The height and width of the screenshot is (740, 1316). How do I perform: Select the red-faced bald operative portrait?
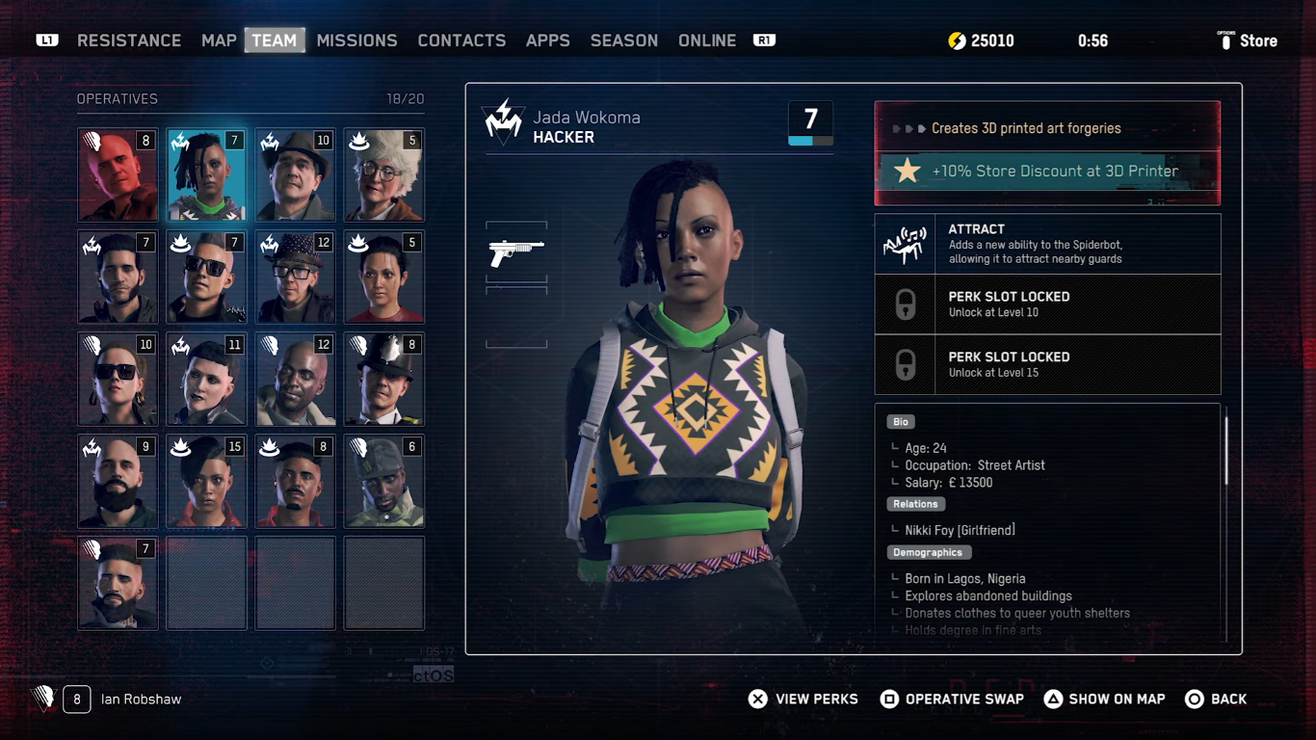click(118, 175)
